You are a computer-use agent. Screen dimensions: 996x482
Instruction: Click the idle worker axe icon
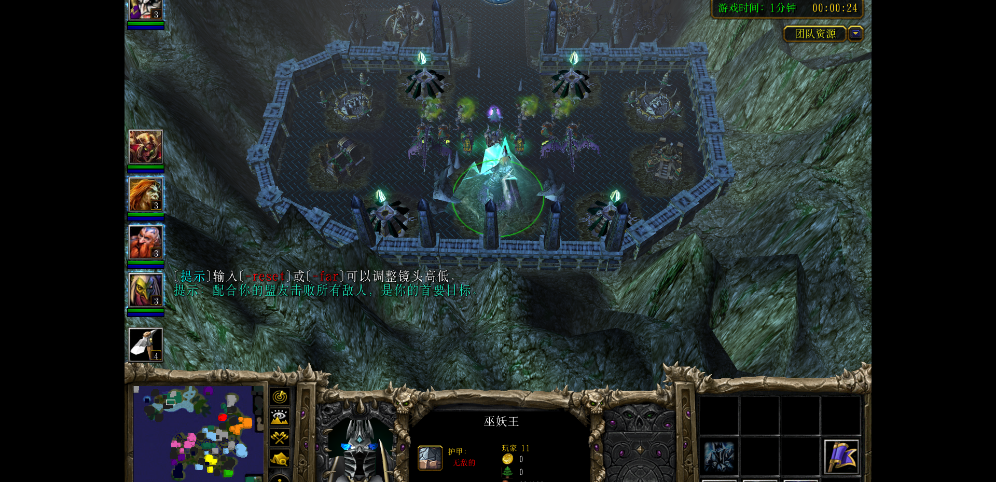point(145,344)
